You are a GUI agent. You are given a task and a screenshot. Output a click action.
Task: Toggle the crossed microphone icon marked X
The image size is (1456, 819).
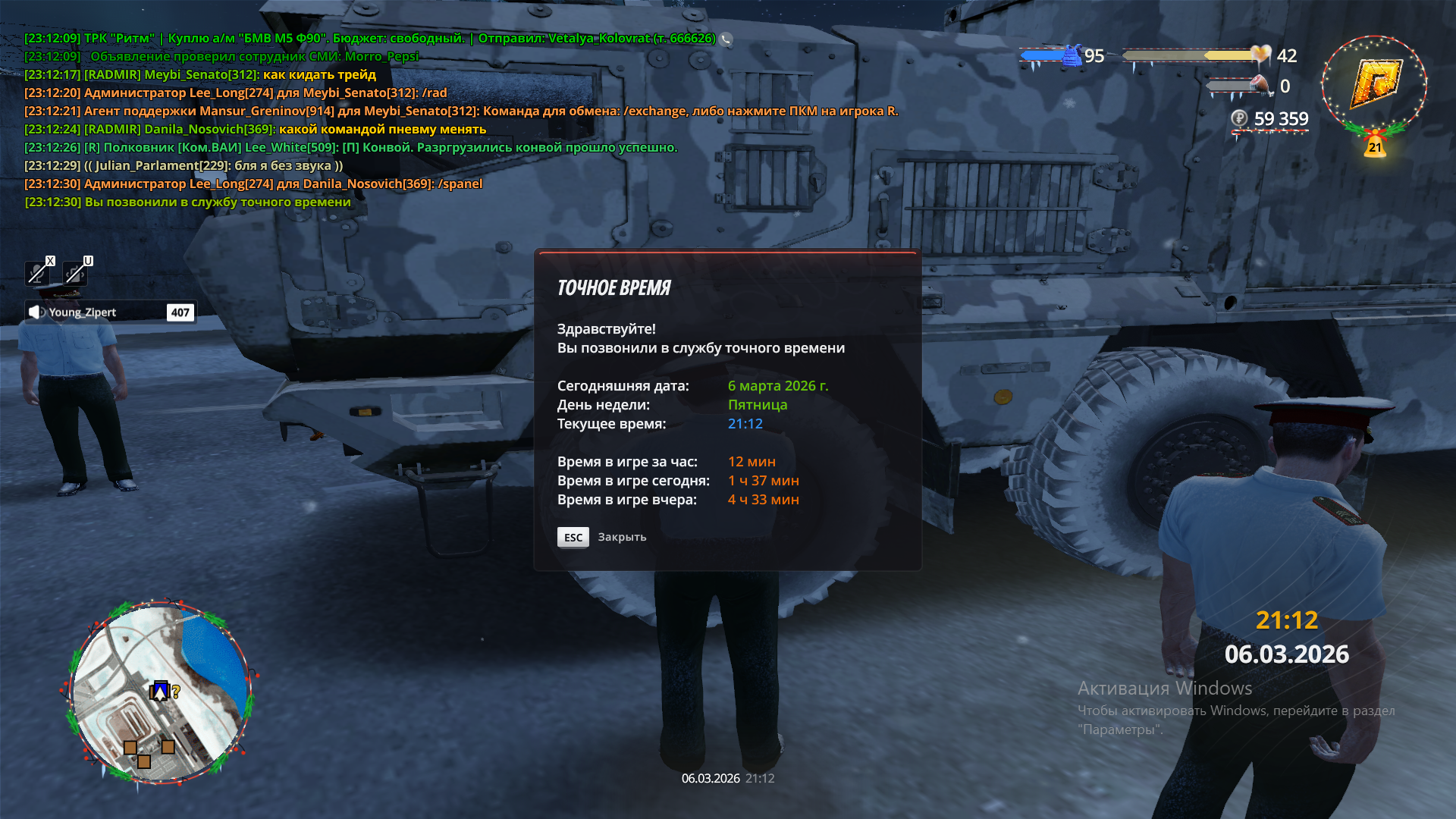(38, 272)
